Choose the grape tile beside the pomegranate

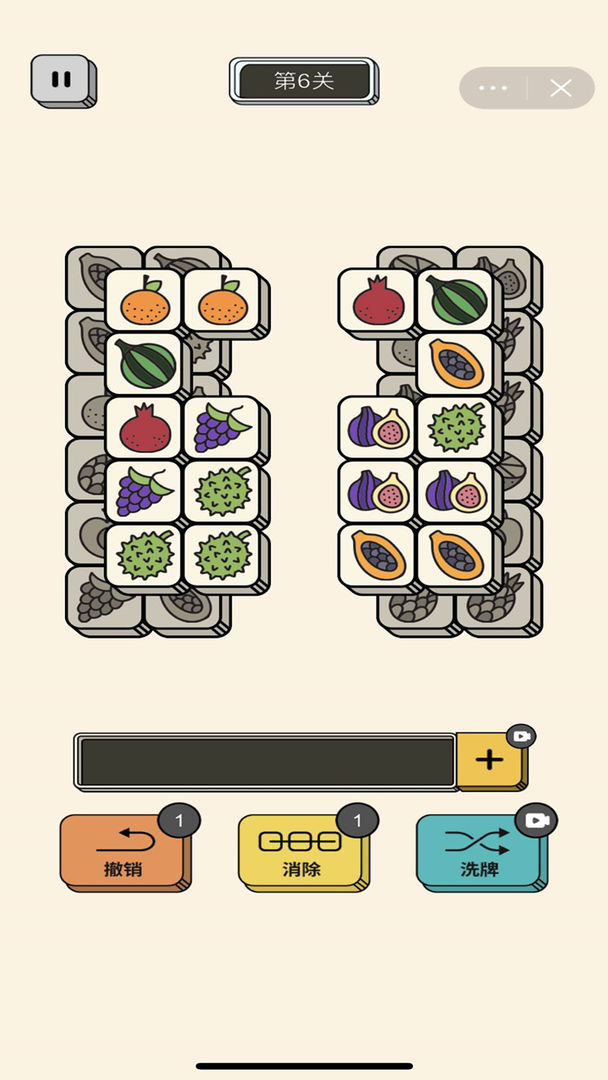pyautogui.click(x=222, y=428)
